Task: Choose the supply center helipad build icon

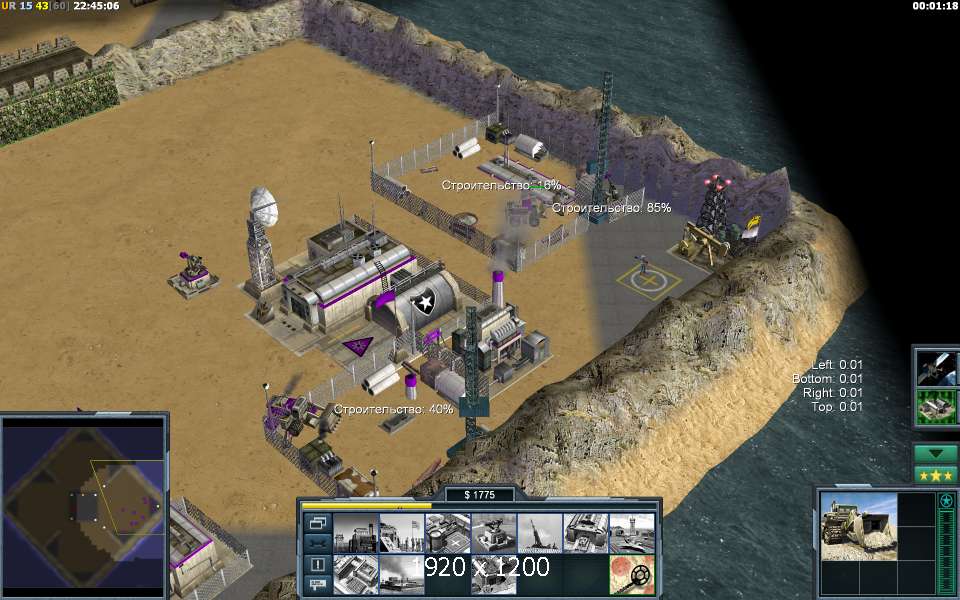Action: pos(447,532)
